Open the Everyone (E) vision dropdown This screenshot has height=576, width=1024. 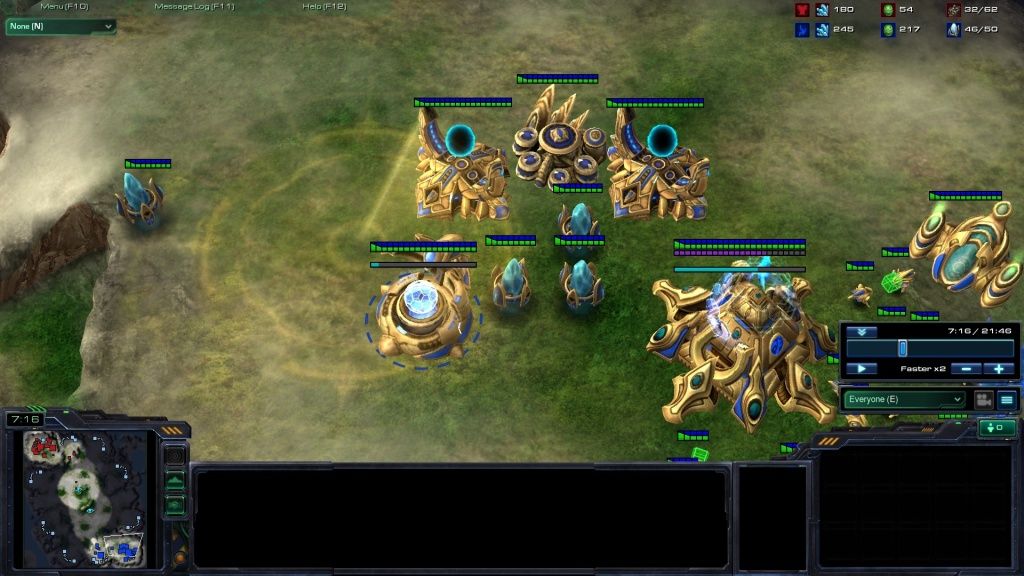click(x=904, y=399)
